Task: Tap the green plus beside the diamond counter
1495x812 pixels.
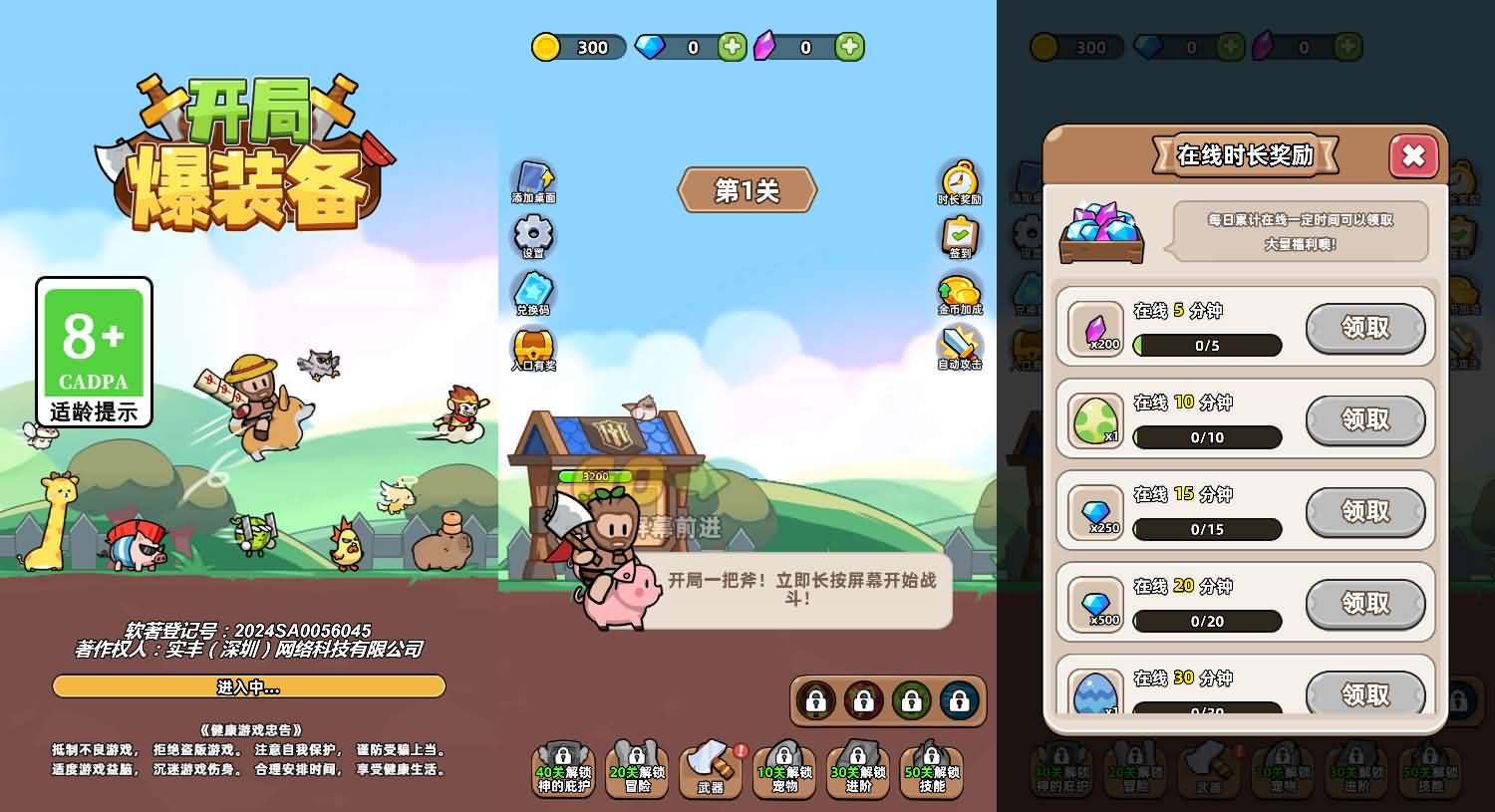Action: [x=730, y=46]
